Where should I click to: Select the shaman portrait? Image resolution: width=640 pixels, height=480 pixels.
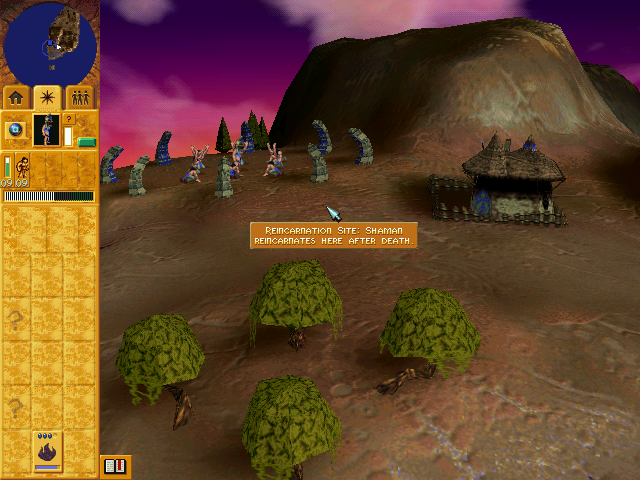tap(45, 130)
